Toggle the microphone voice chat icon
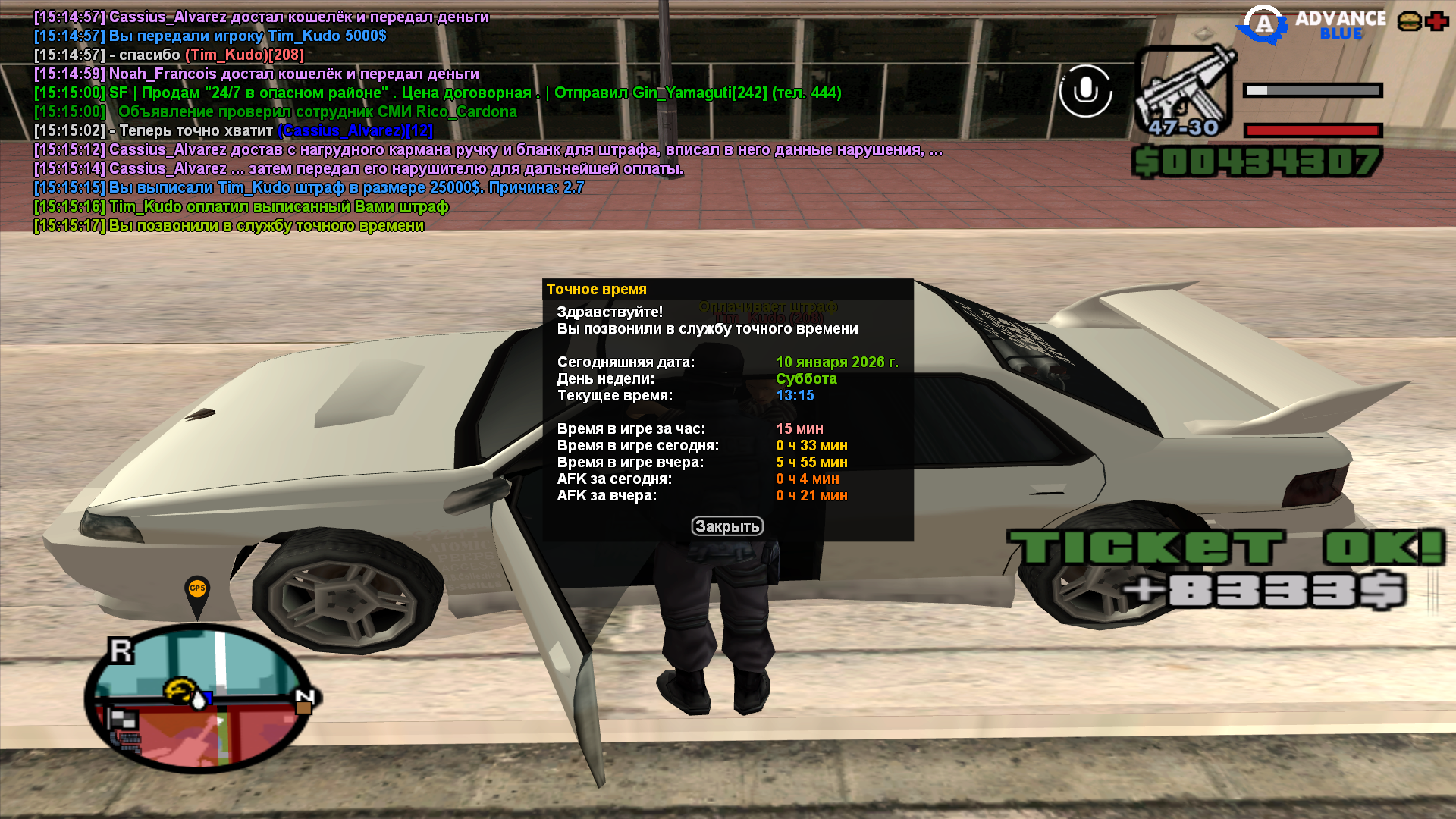 tap(1085, 91)
